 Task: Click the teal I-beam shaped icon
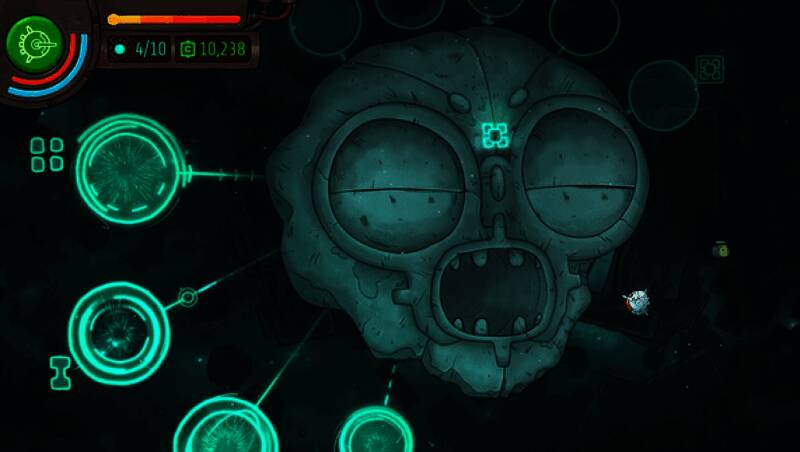tap(60, 372)
